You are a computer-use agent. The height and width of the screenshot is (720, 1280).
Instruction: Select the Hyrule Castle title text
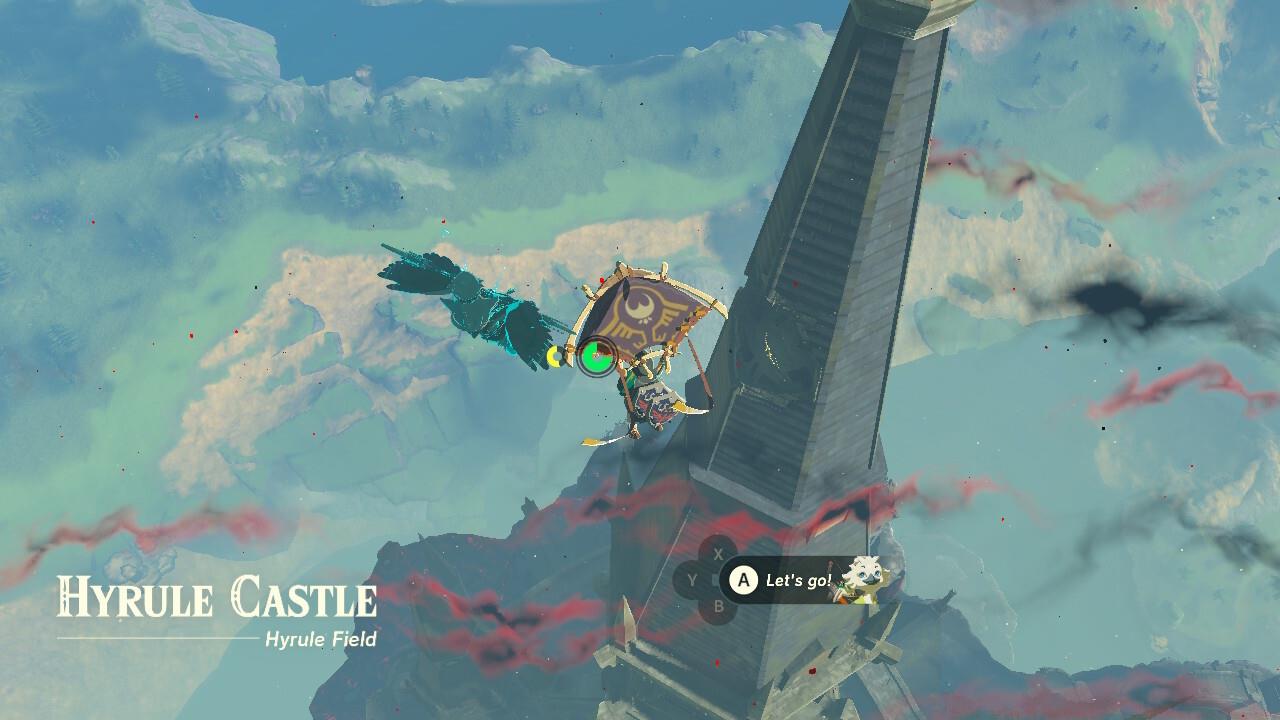(x=222, y=597)
